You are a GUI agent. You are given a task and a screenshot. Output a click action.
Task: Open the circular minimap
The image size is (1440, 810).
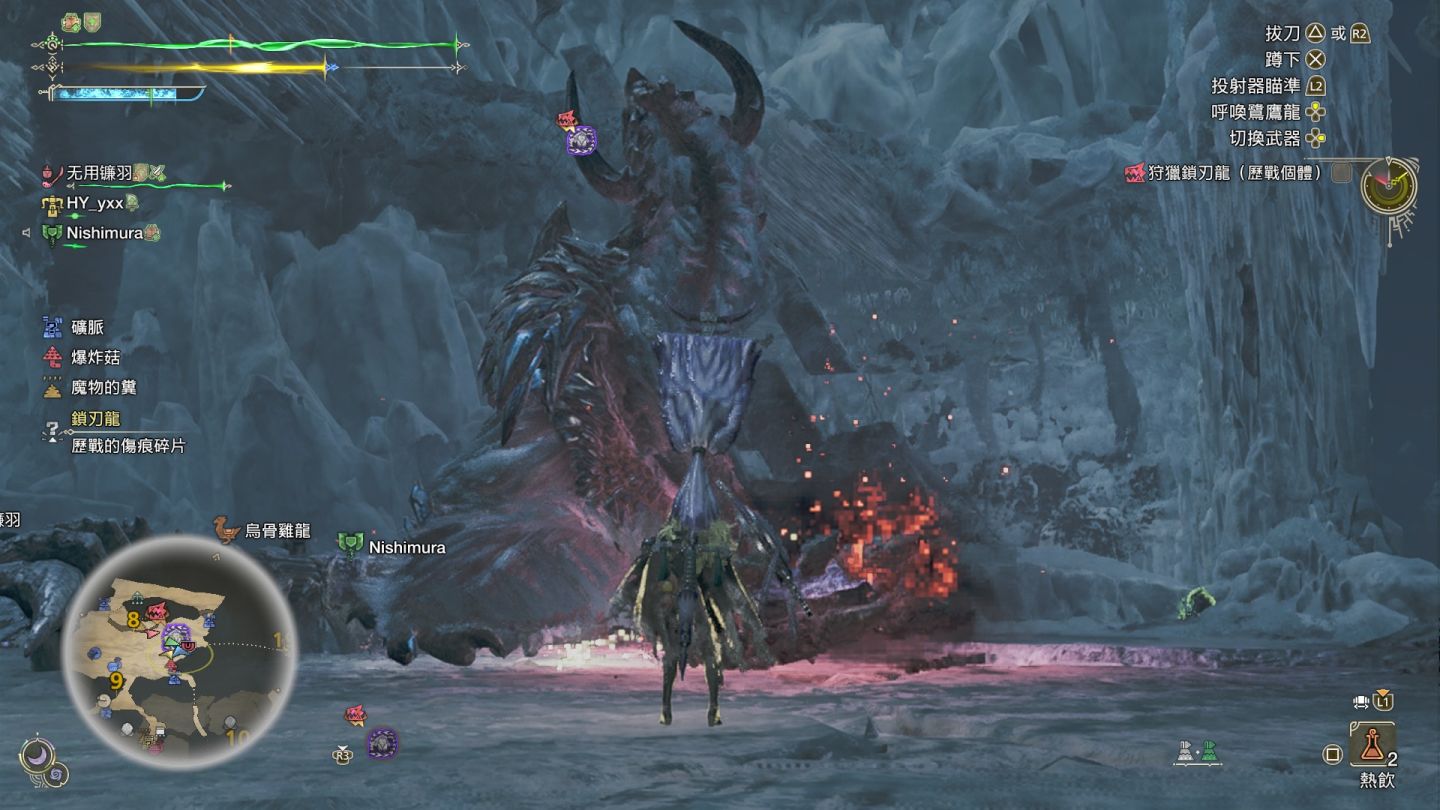[x=180, y=650]
